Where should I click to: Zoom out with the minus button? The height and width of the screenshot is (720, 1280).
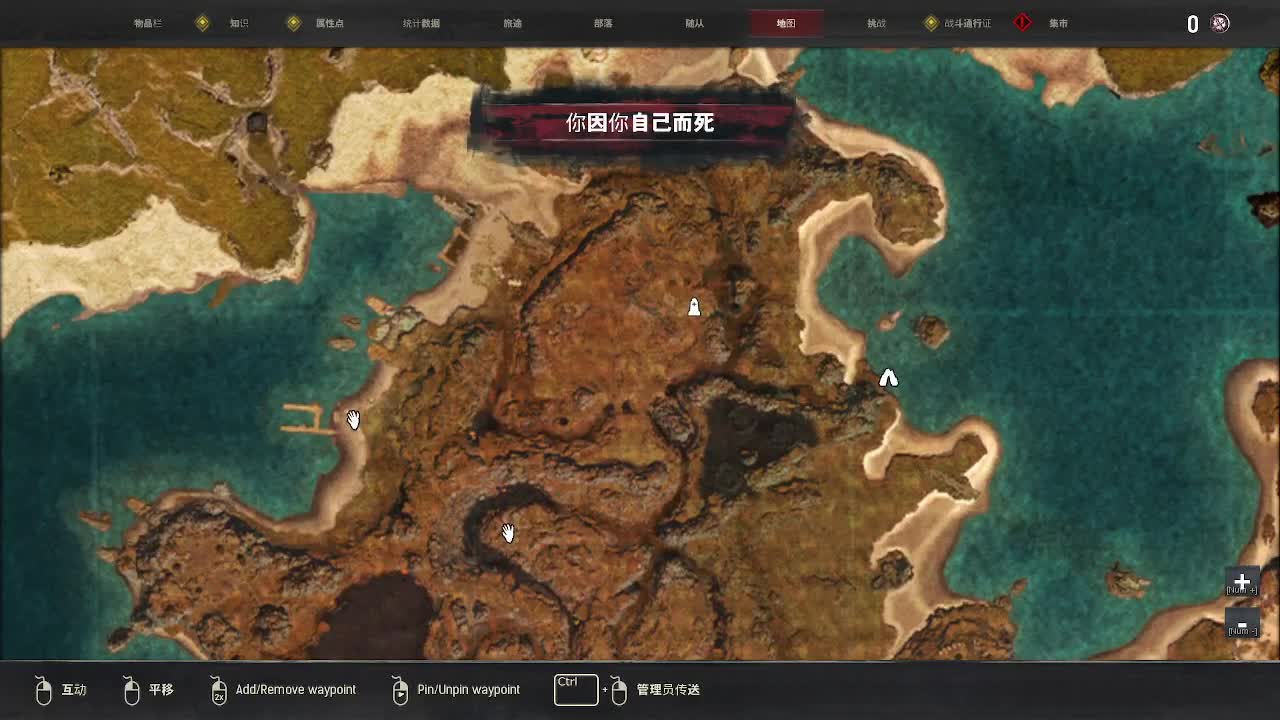click(x=1241, y=624)
